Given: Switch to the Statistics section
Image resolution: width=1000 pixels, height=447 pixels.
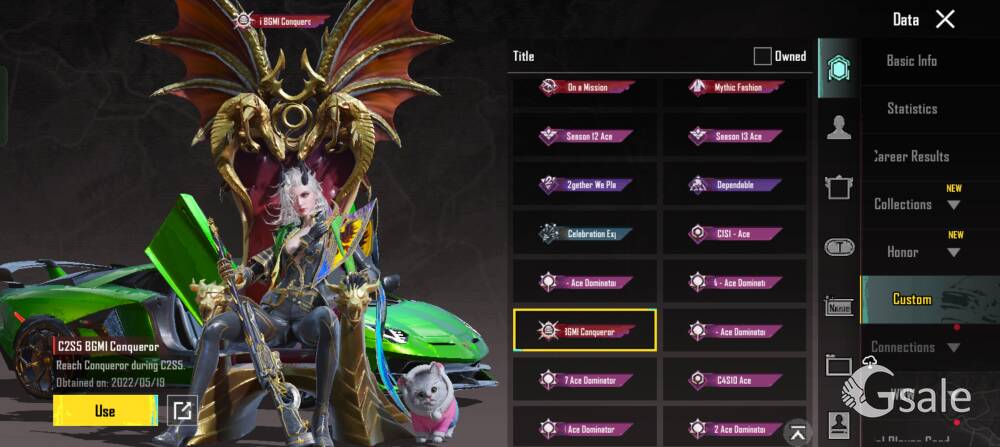Looking at the screenshot, I should (911, 108).
